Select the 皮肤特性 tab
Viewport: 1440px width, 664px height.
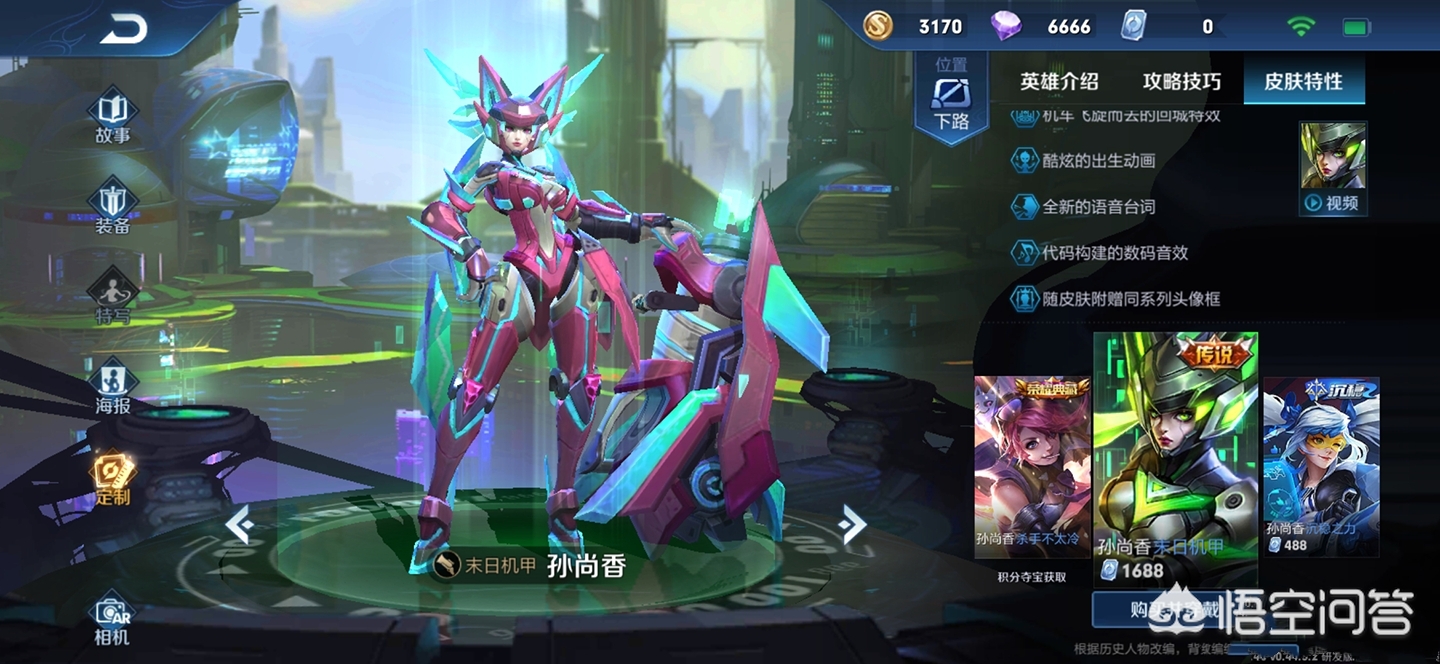1303,82
